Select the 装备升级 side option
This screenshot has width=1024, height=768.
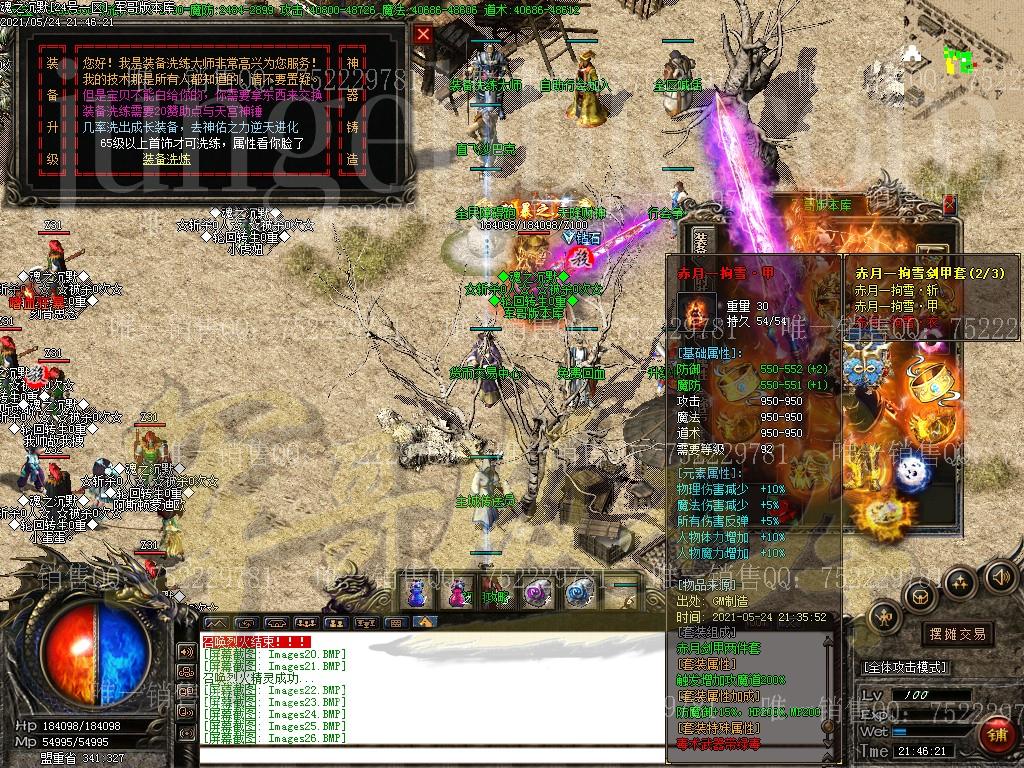pyautogui.click(x=52, y=111)
